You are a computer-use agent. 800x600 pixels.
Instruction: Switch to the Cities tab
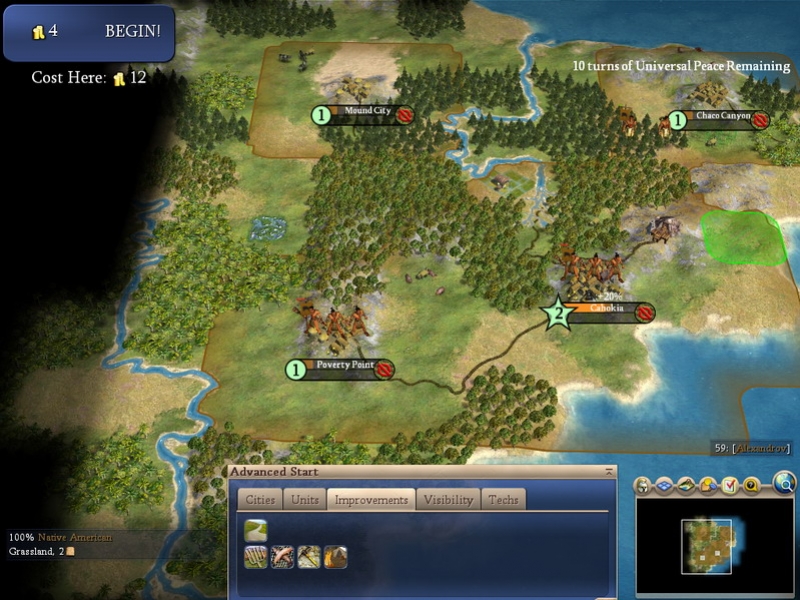tap(259, 499)
